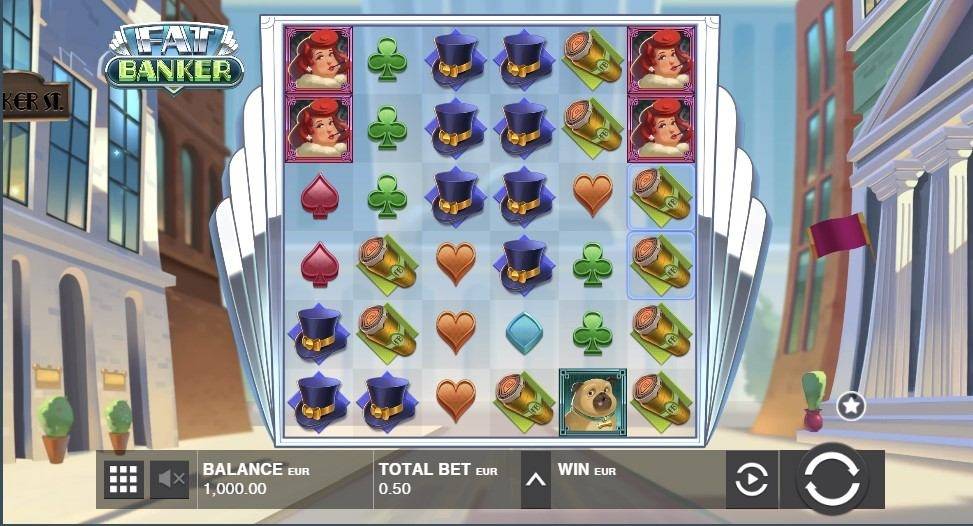The image size is (973, 526).
Task: Spin the reels with the circular arrows button
Action: coord(832,479)
